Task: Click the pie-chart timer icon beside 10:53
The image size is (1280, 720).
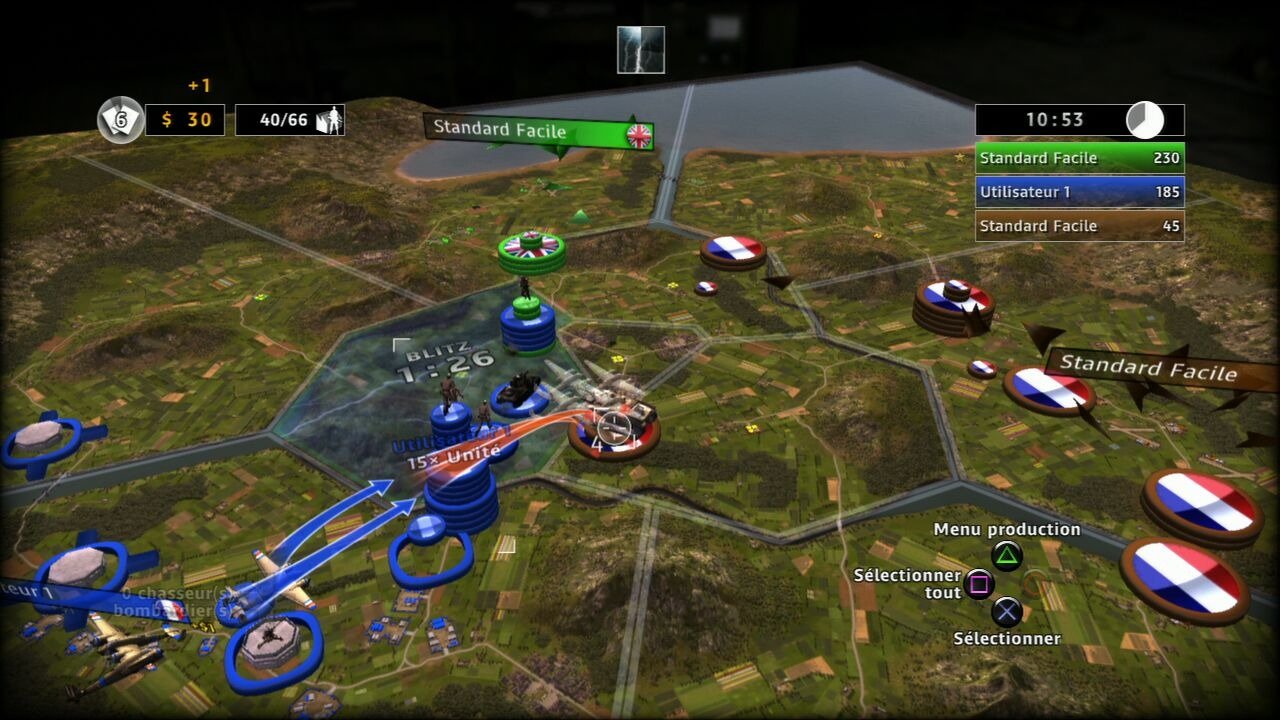Action: (1147, 119)
